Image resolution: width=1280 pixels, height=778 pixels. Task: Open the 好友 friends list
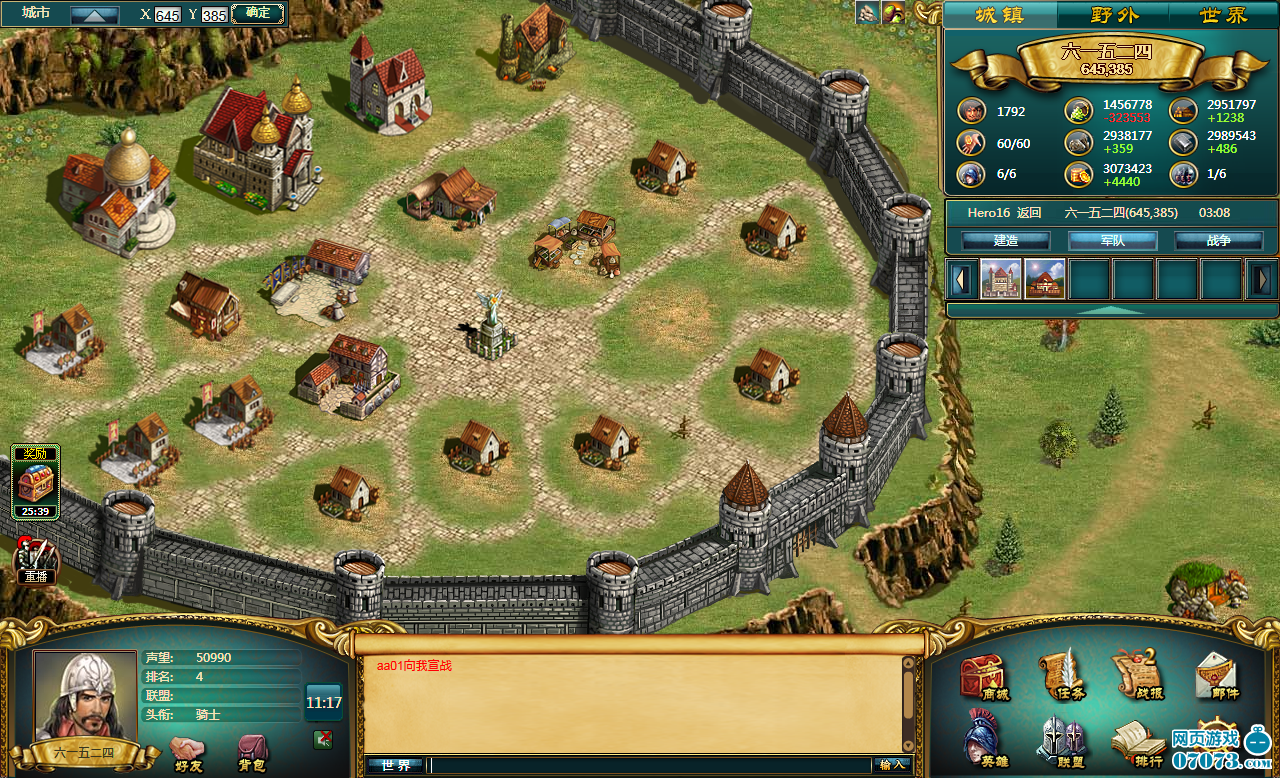click(188, 753)
